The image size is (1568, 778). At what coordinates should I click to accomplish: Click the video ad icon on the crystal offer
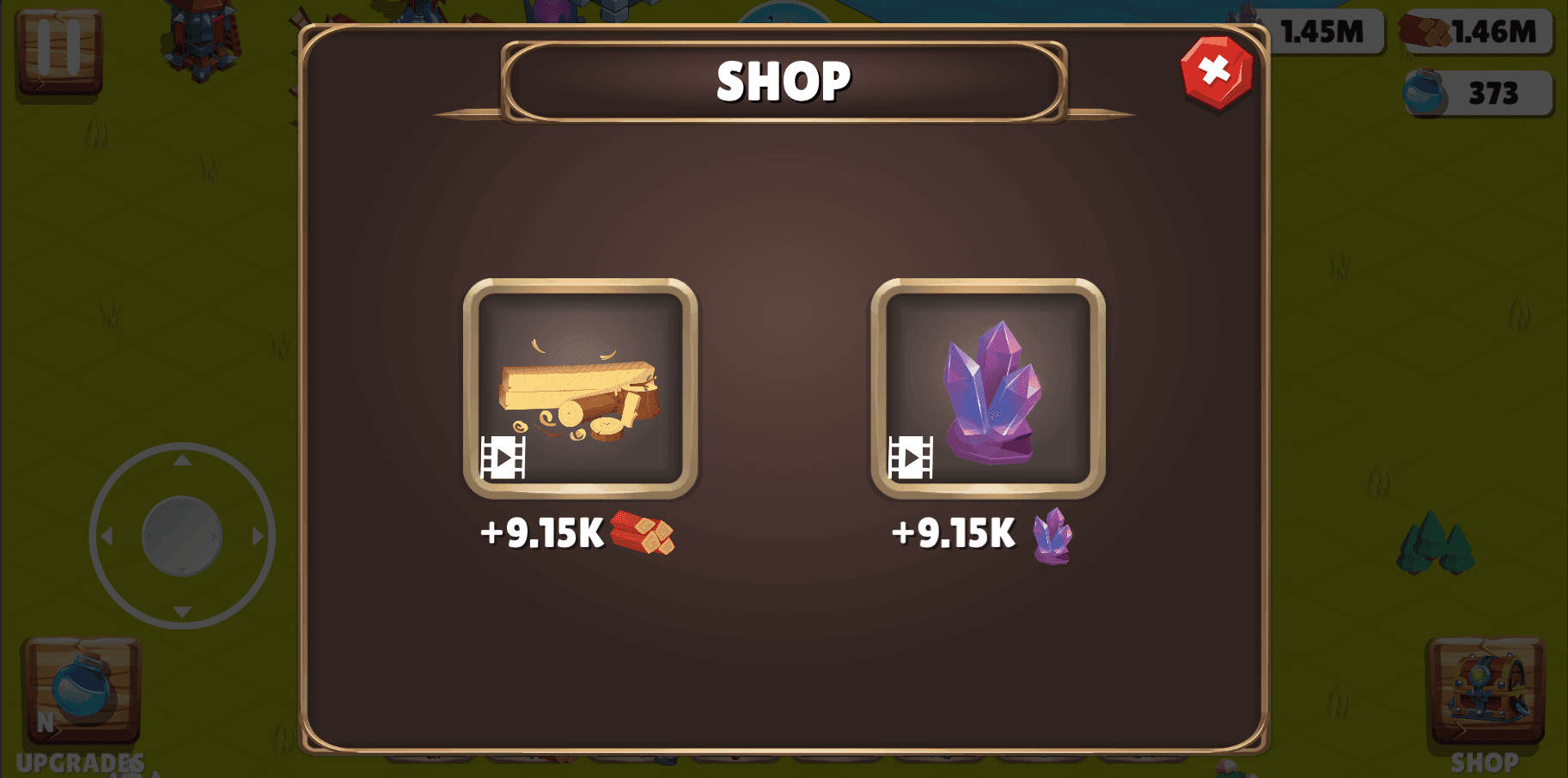(912, 457)
